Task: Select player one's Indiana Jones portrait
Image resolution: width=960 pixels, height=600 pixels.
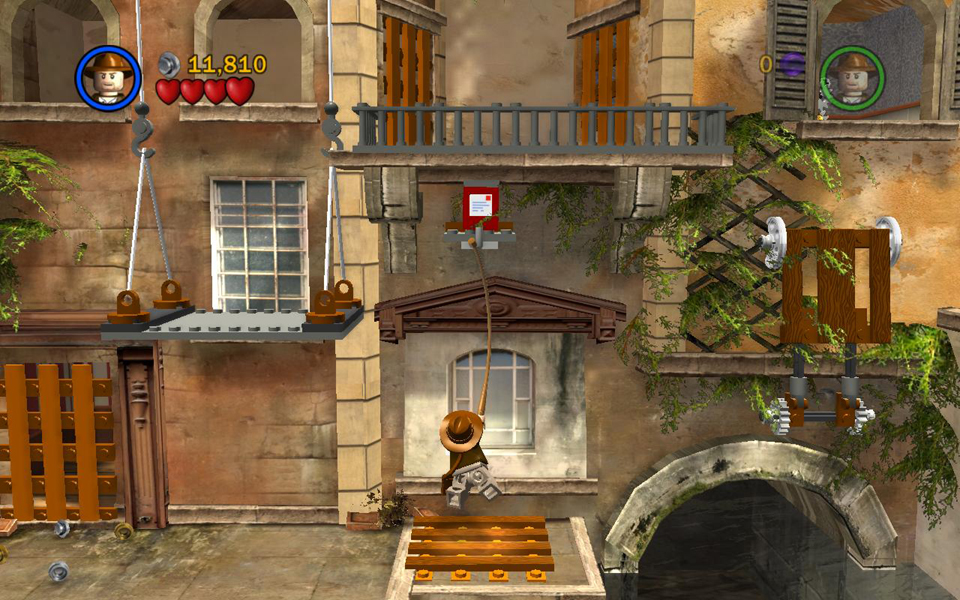Action: pyautogui.click(x=108, y=77)
